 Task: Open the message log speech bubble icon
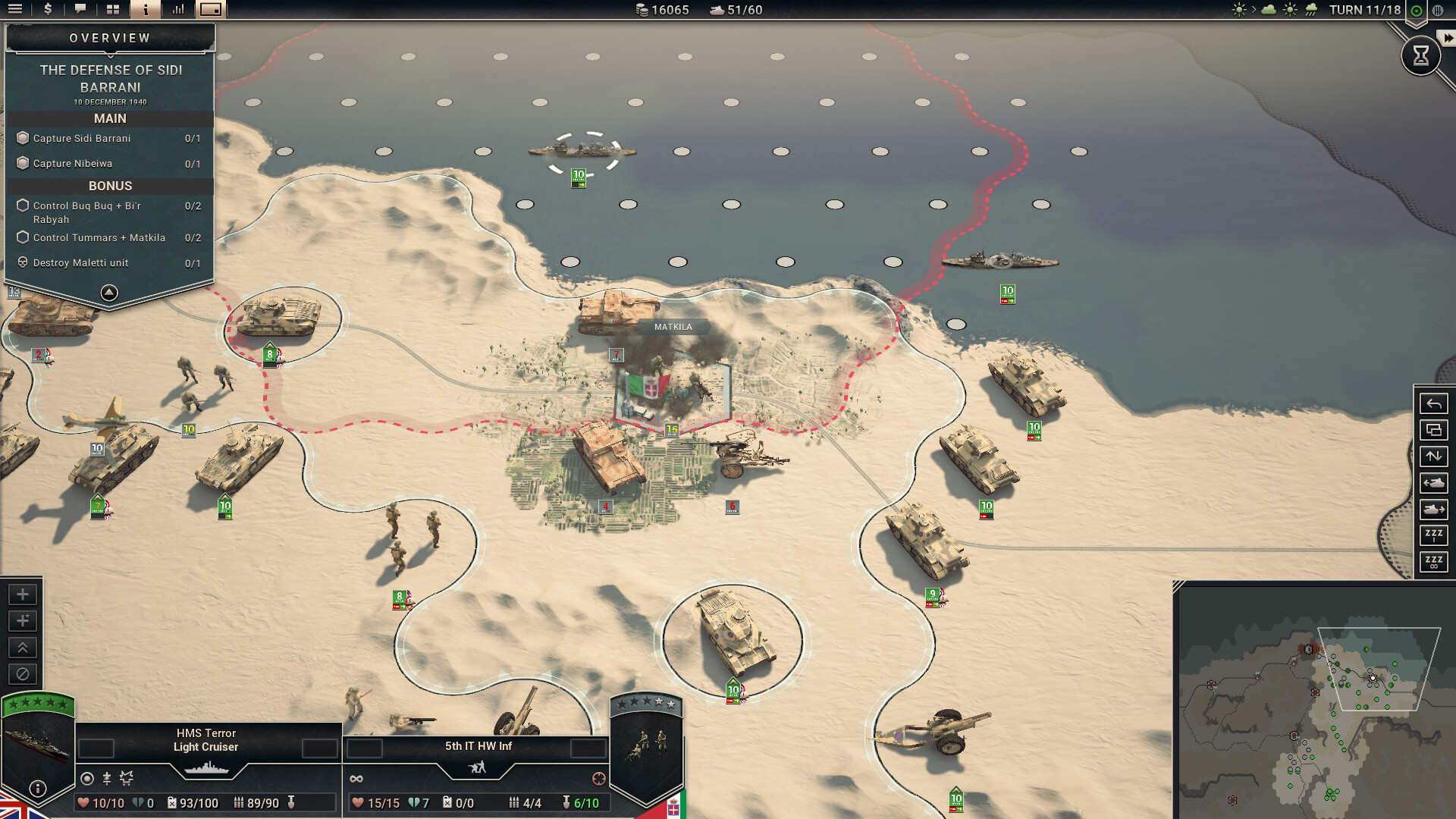(80, 11)
